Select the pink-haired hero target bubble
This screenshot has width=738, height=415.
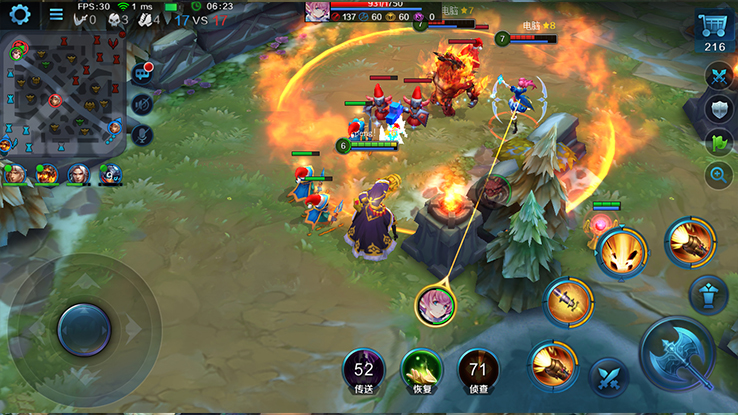coord(436,304)
